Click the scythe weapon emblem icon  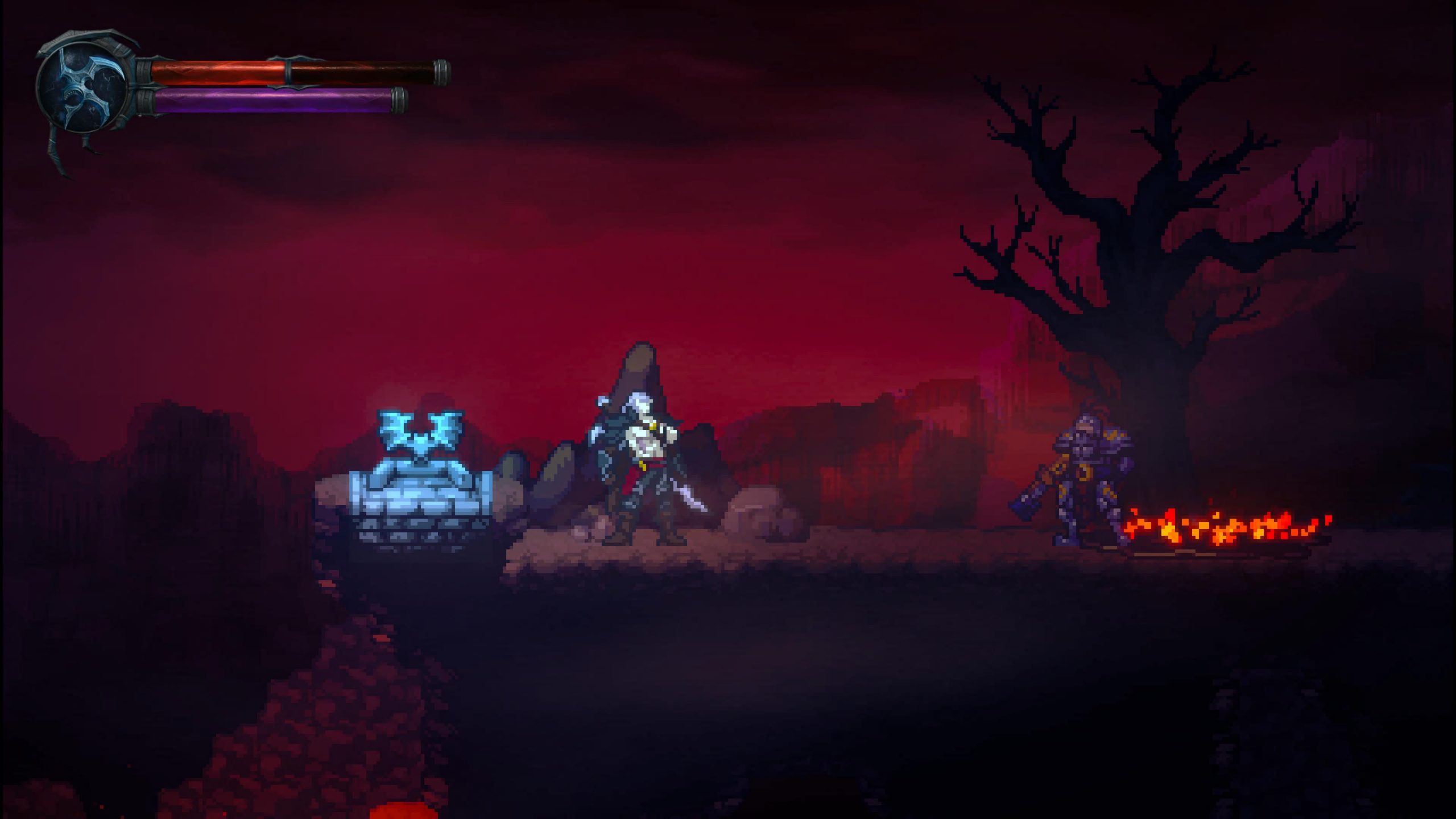coord(84,89)
